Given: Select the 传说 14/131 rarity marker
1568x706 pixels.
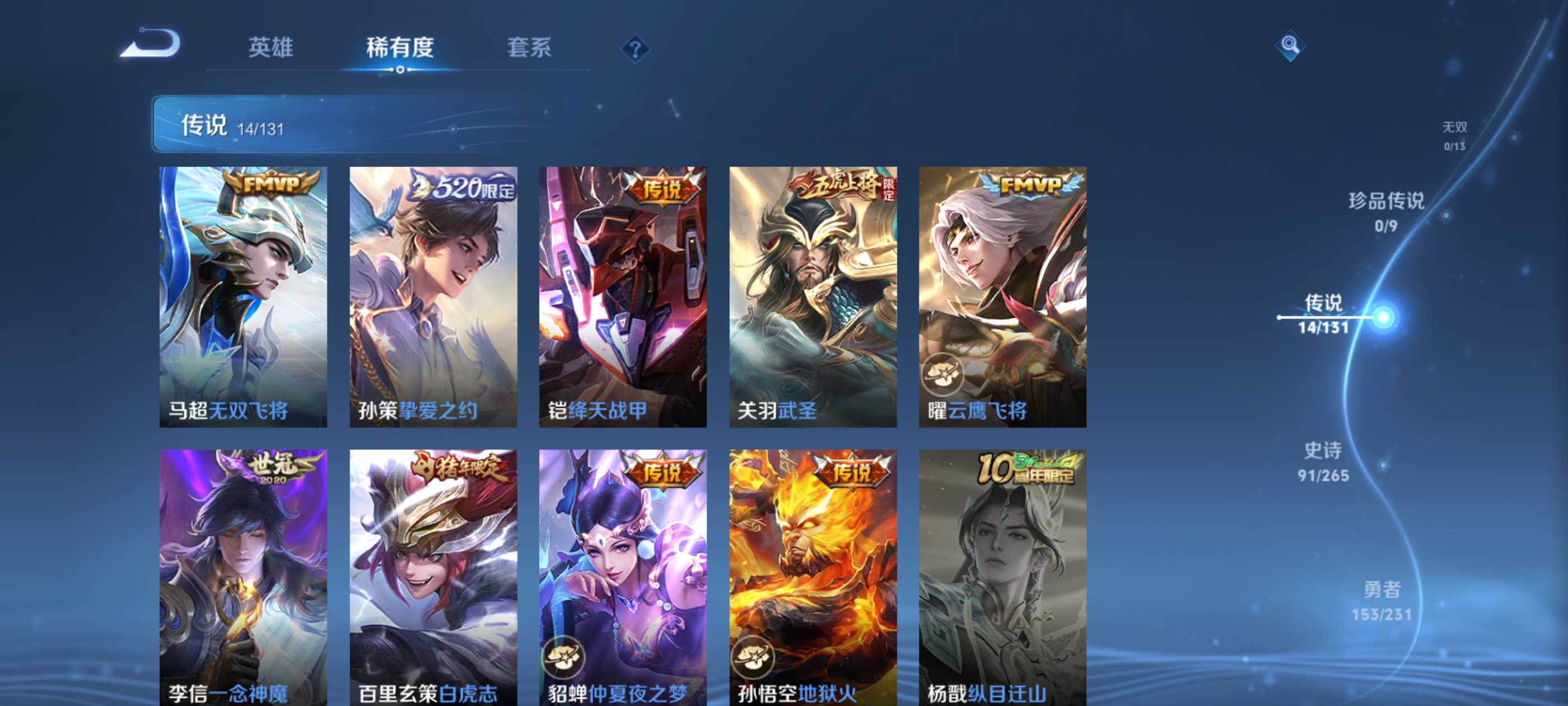Looking at the screenshot, I should tap(1323, 314).
